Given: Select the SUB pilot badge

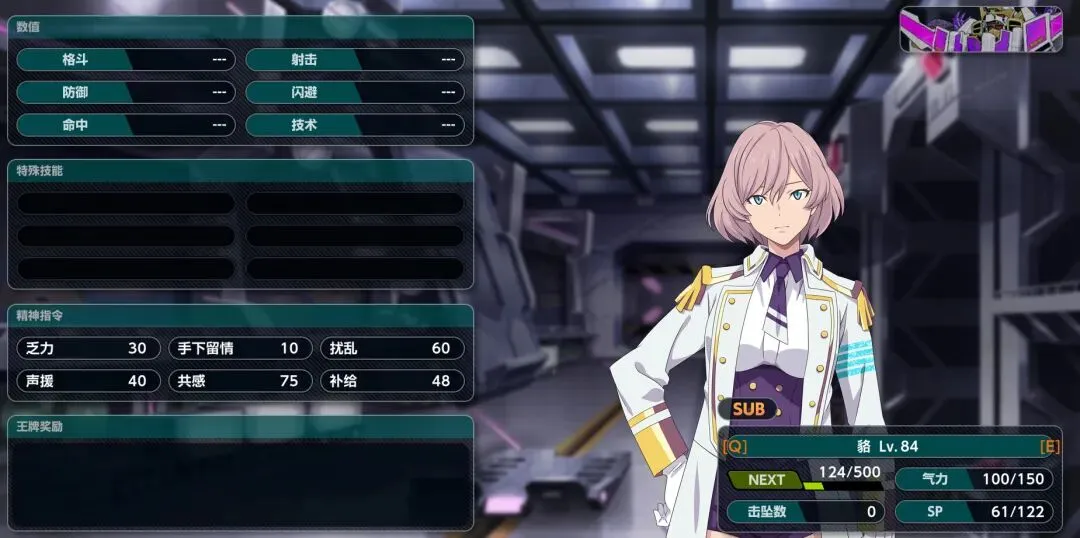Looking at the screenshot, I should 748,408.
